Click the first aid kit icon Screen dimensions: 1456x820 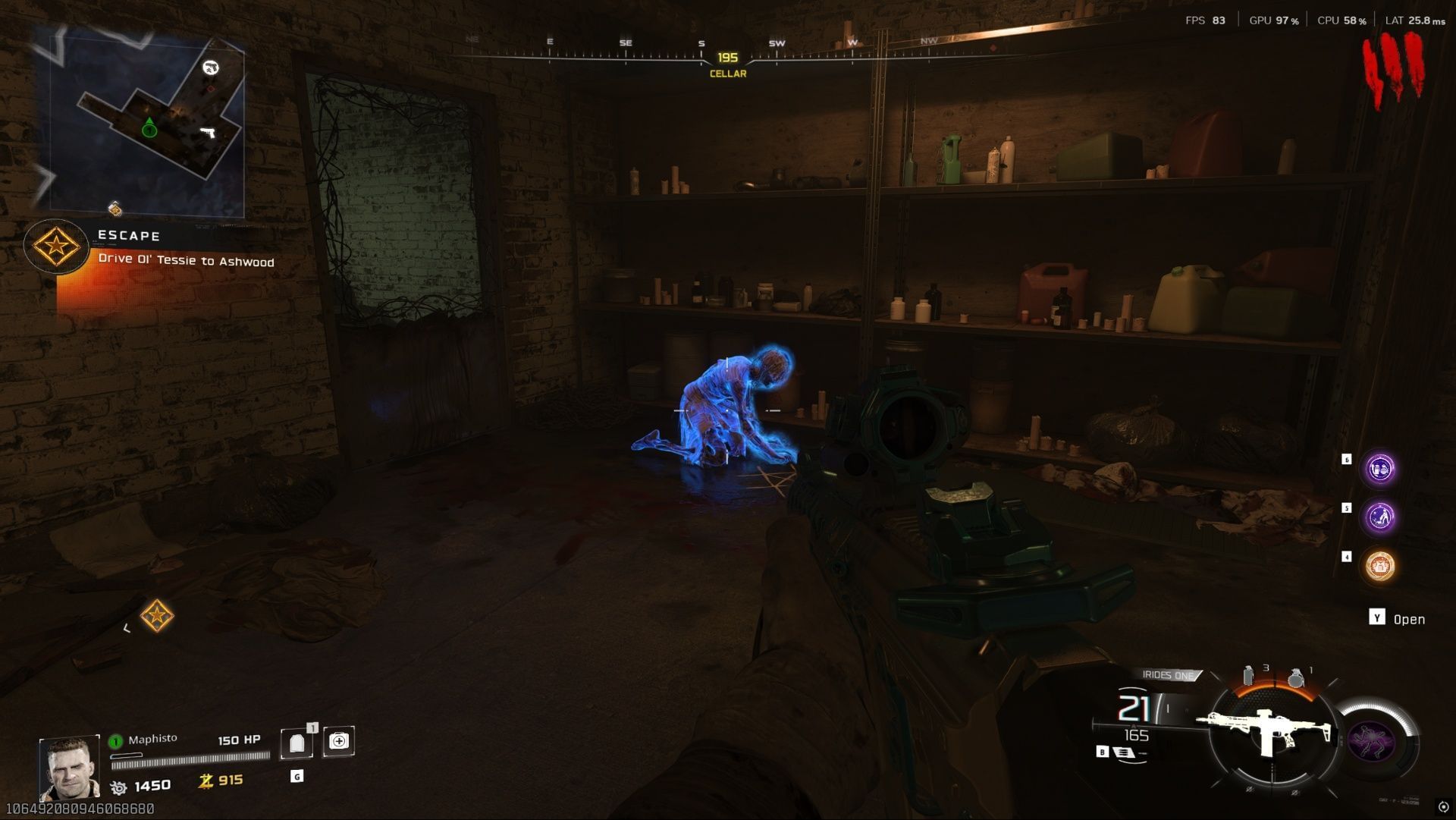[x=339, y=741]
